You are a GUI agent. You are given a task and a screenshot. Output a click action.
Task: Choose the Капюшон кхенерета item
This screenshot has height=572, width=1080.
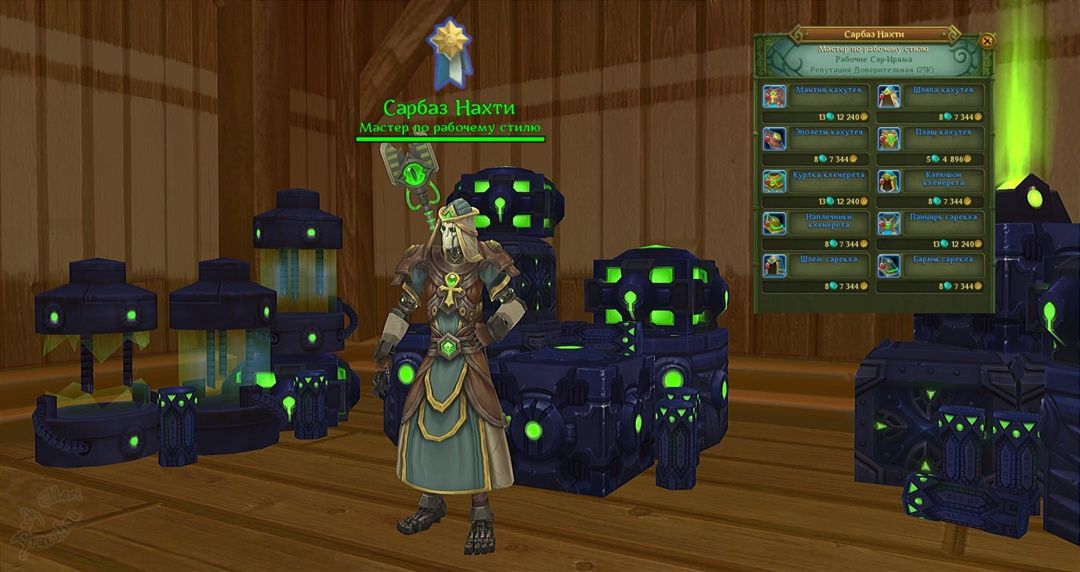tap(930, 181)
